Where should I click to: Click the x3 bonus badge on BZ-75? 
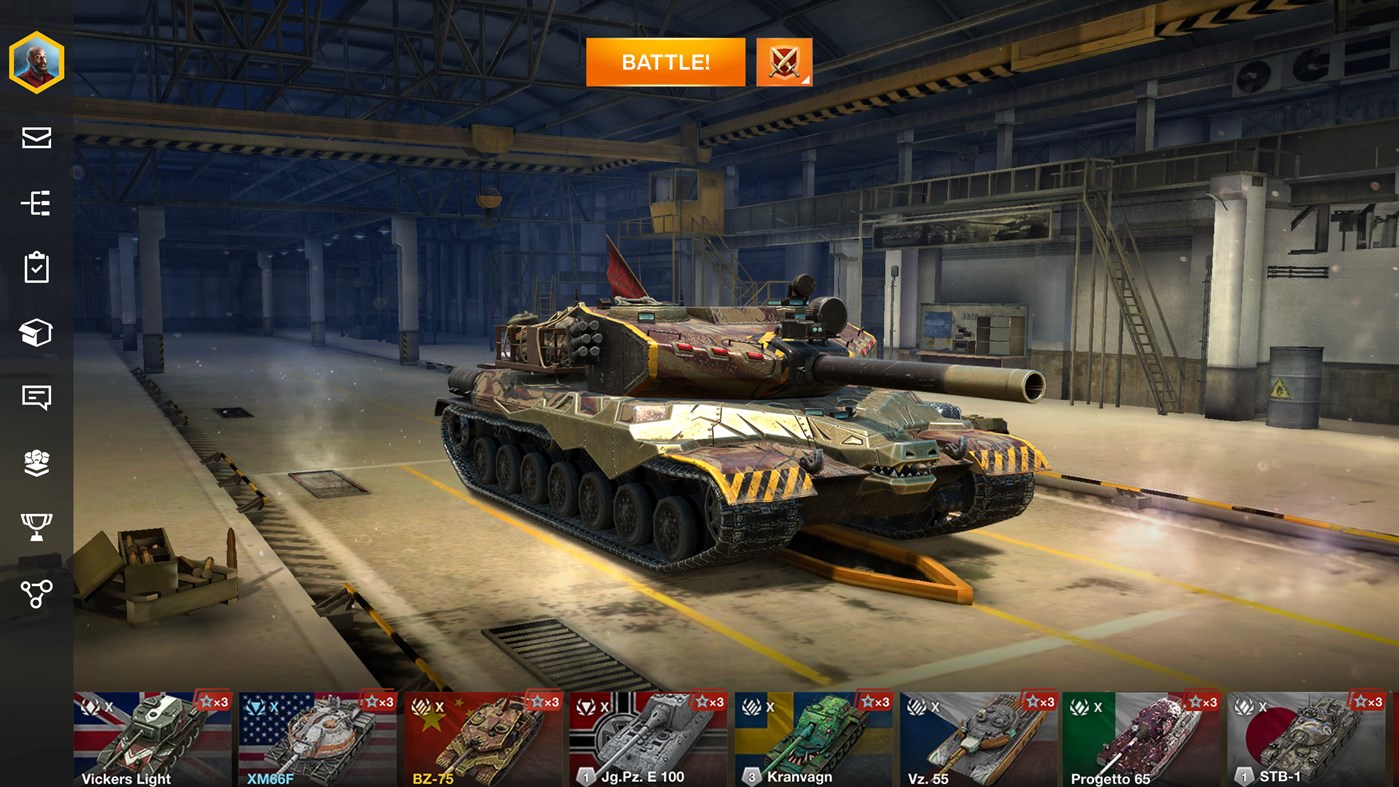[x=546, y=701]
